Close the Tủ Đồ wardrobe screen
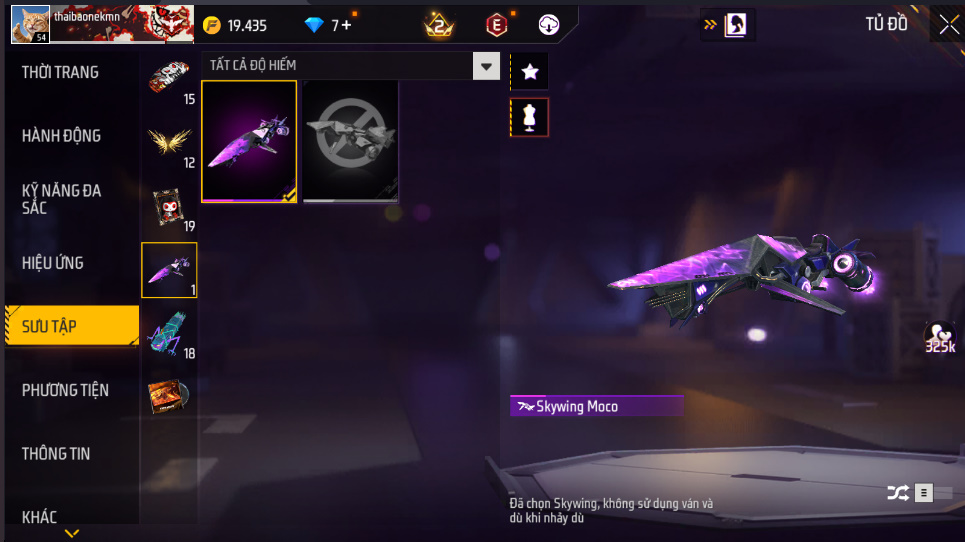The height and width of the screenshot is (542, 965). (x=947, y=25)
